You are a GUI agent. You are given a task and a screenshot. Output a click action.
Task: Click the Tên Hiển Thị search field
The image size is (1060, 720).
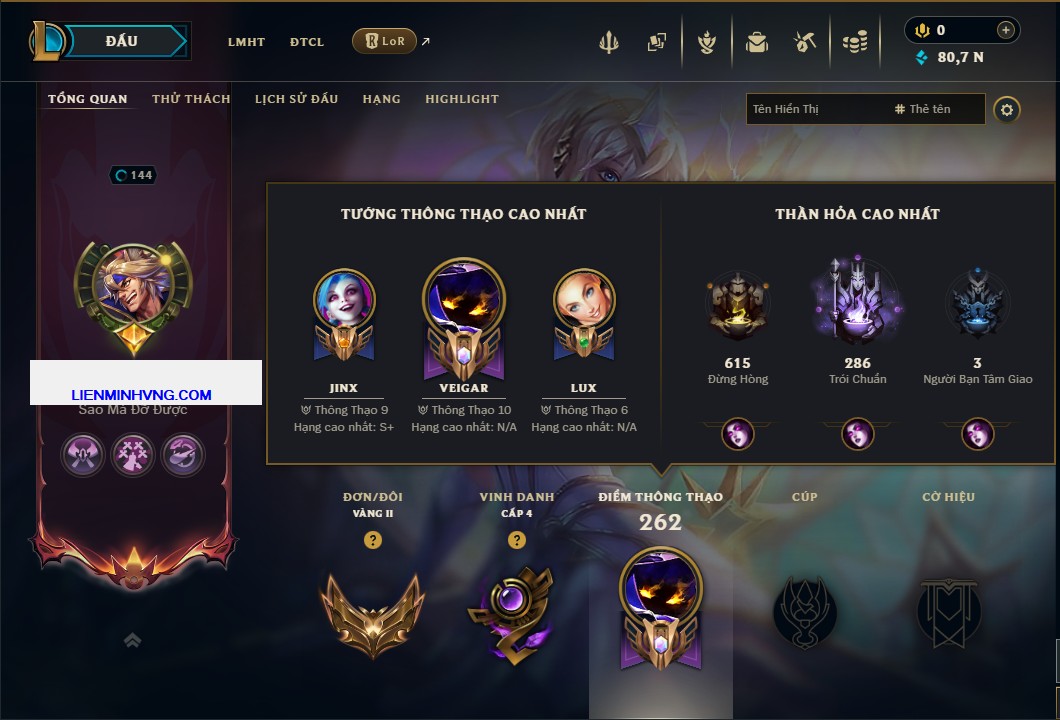click(x=815, y=109)
